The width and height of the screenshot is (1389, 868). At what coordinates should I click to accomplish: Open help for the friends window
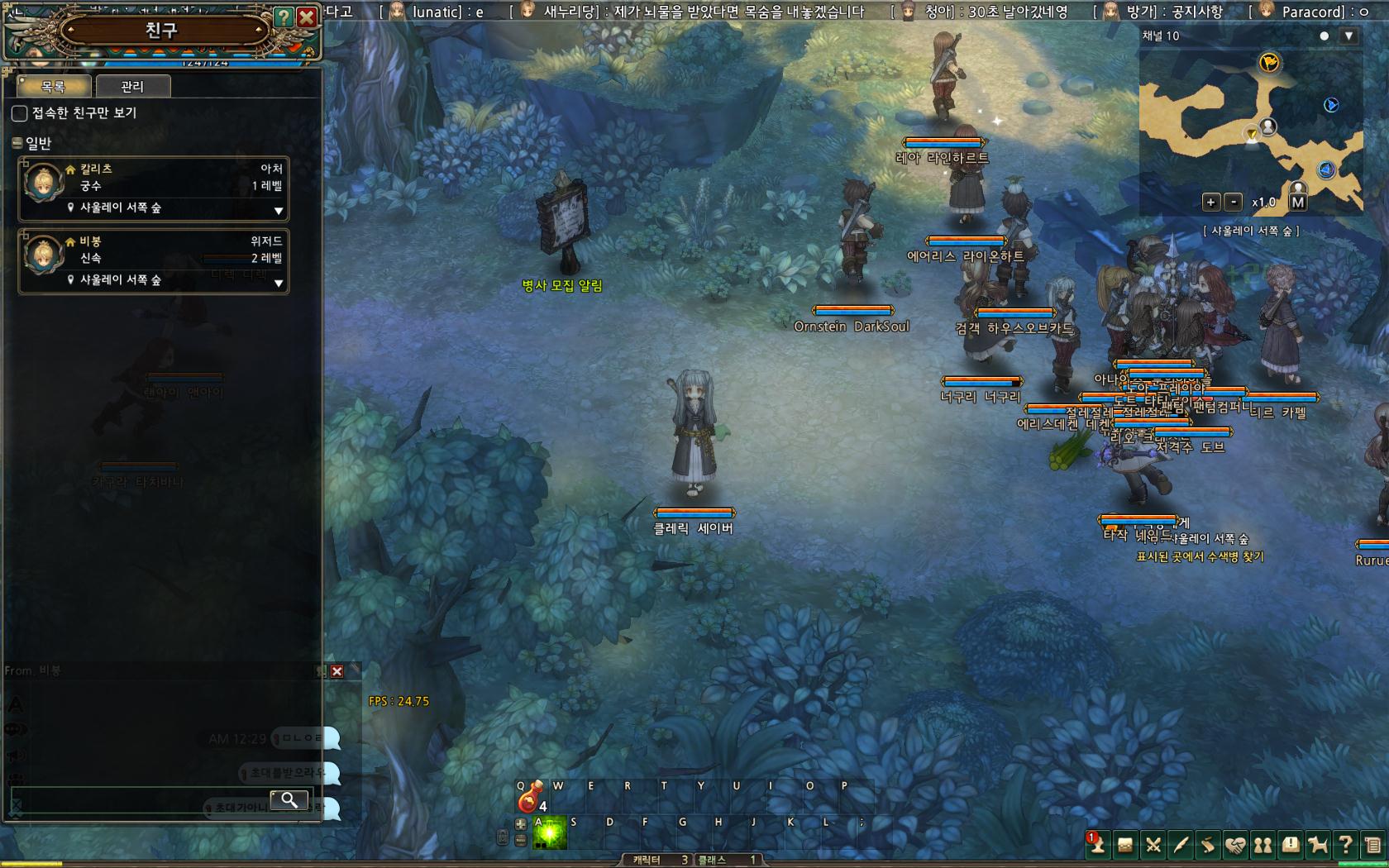pos(284,17)
